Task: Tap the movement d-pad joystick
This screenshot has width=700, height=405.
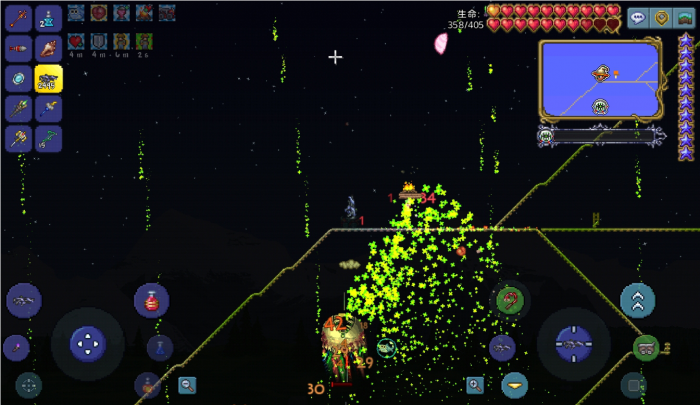Action: click(88, 343)
